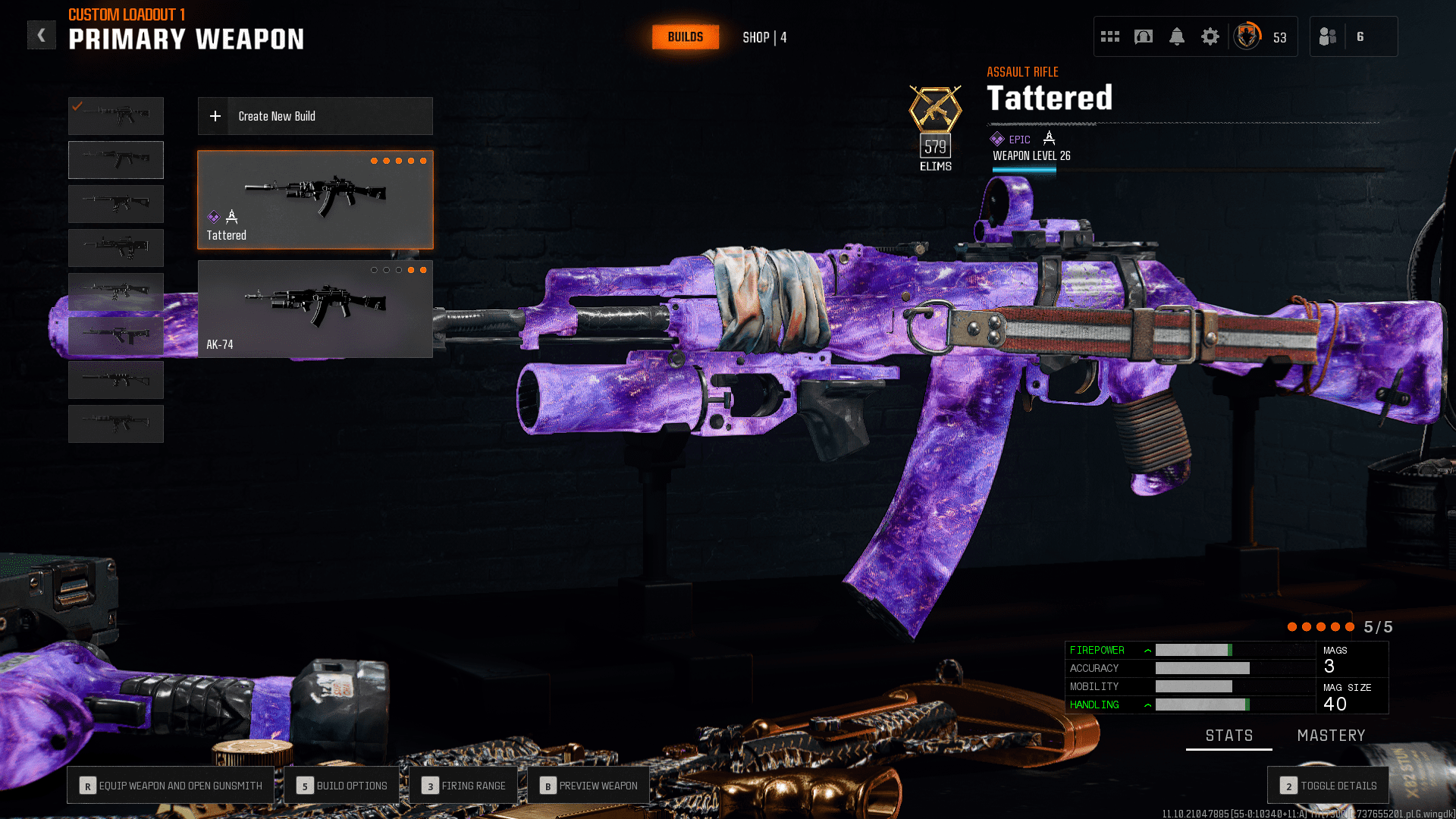Viewport: 1456px width, 819px height.
Task: Select the AK-74 build
Action: click(315, 309)
